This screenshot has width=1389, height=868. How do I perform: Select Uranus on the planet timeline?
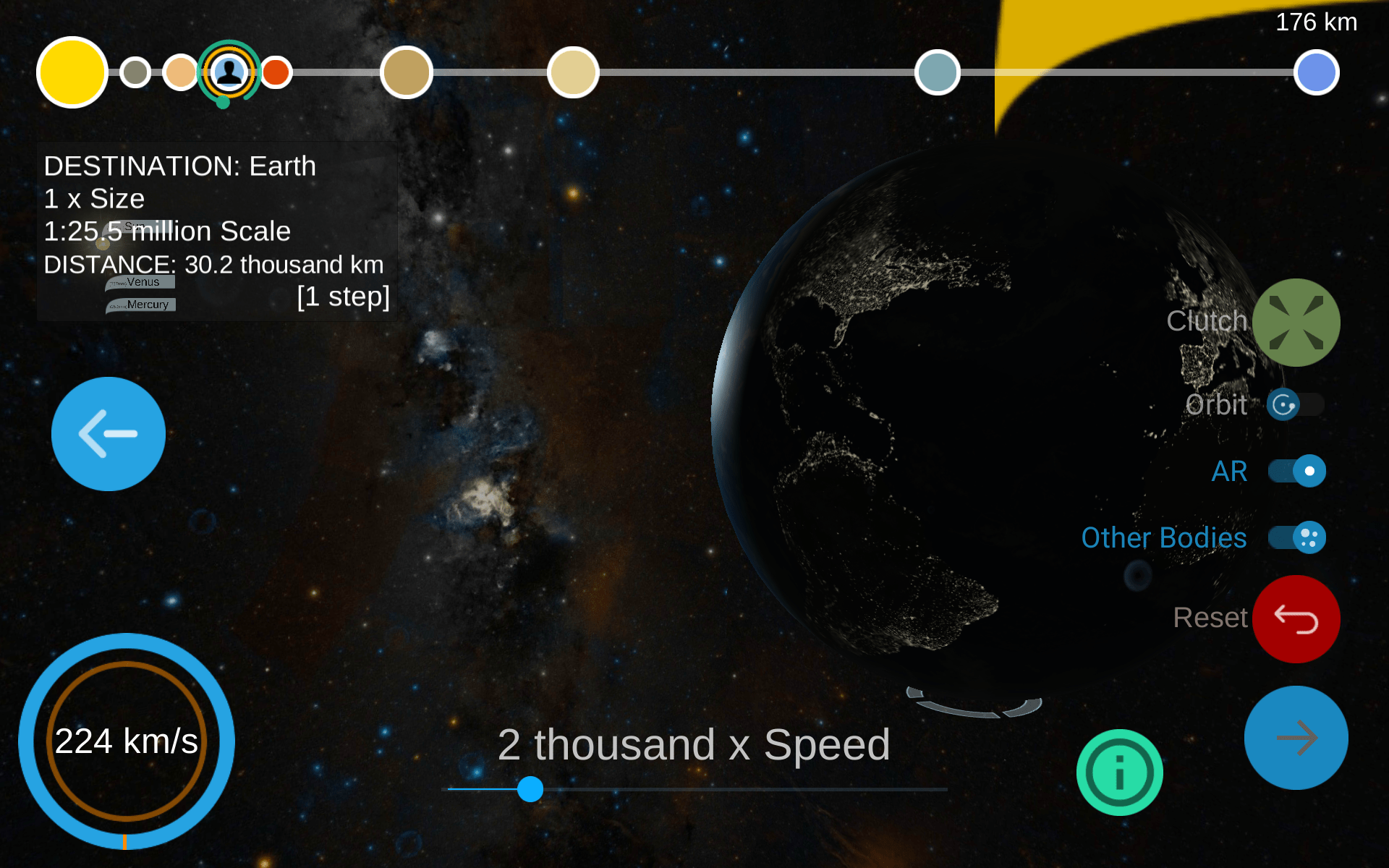[x=938, y=72]
